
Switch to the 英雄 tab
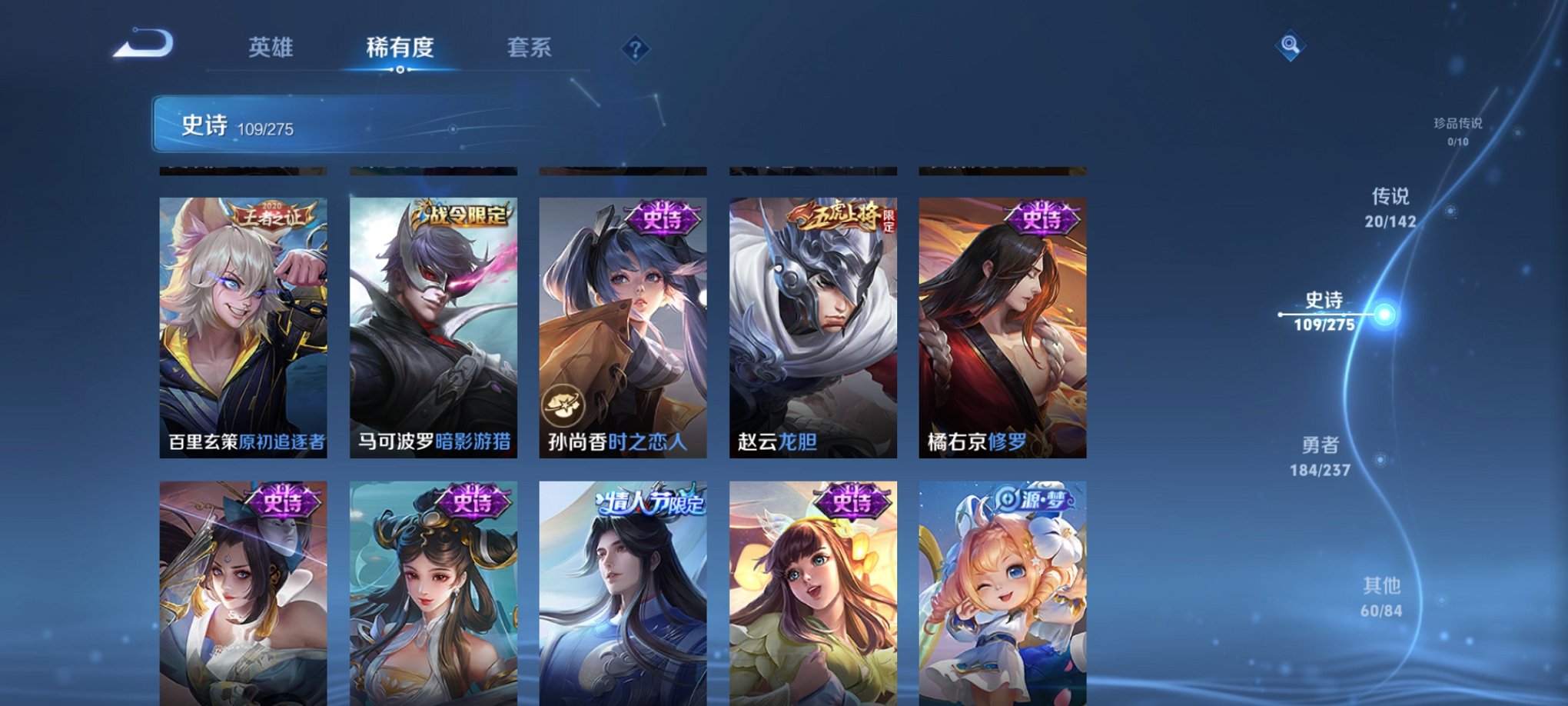pos(271,48)
